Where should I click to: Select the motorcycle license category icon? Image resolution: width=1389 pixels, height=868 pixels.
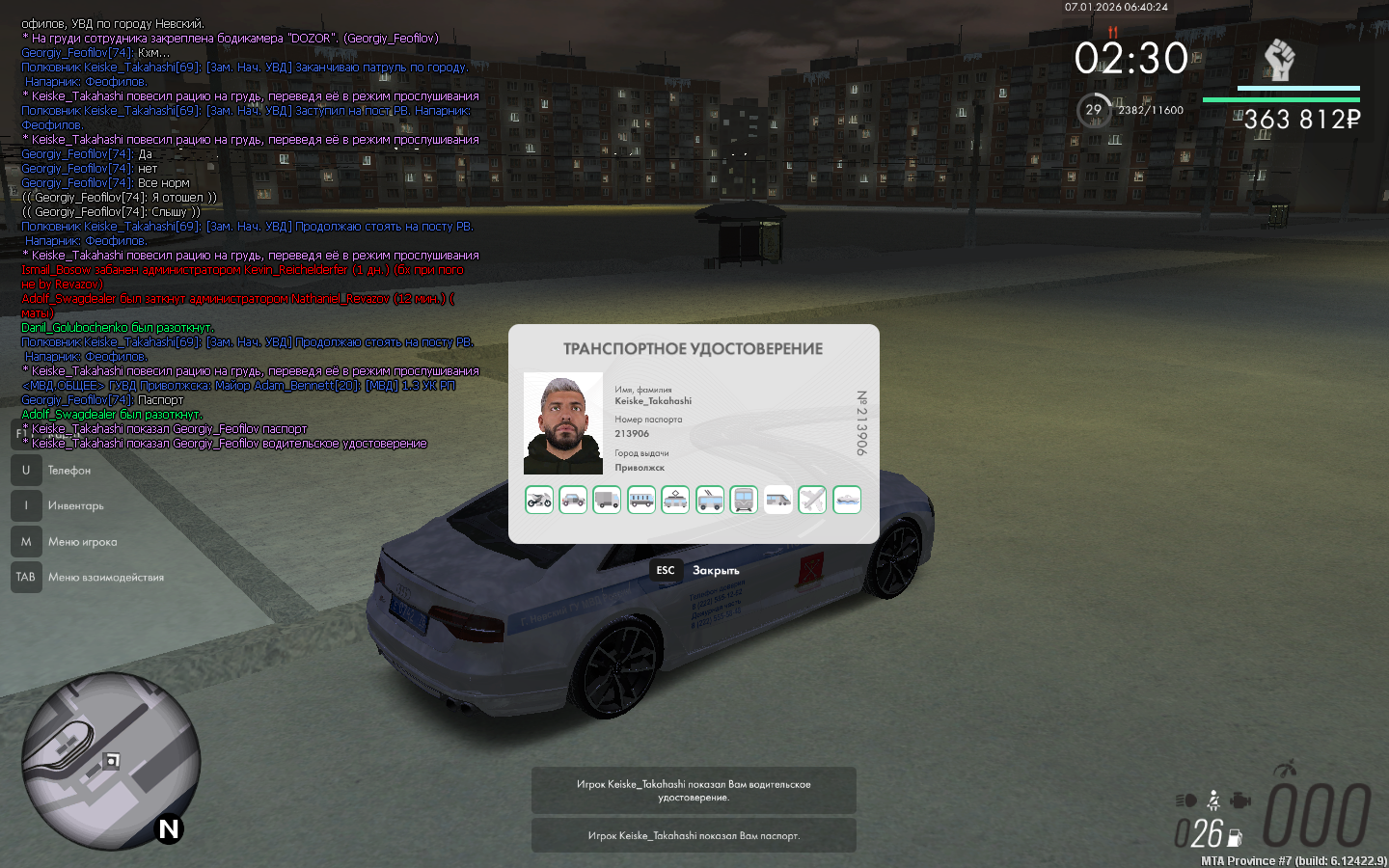point(539,500)
